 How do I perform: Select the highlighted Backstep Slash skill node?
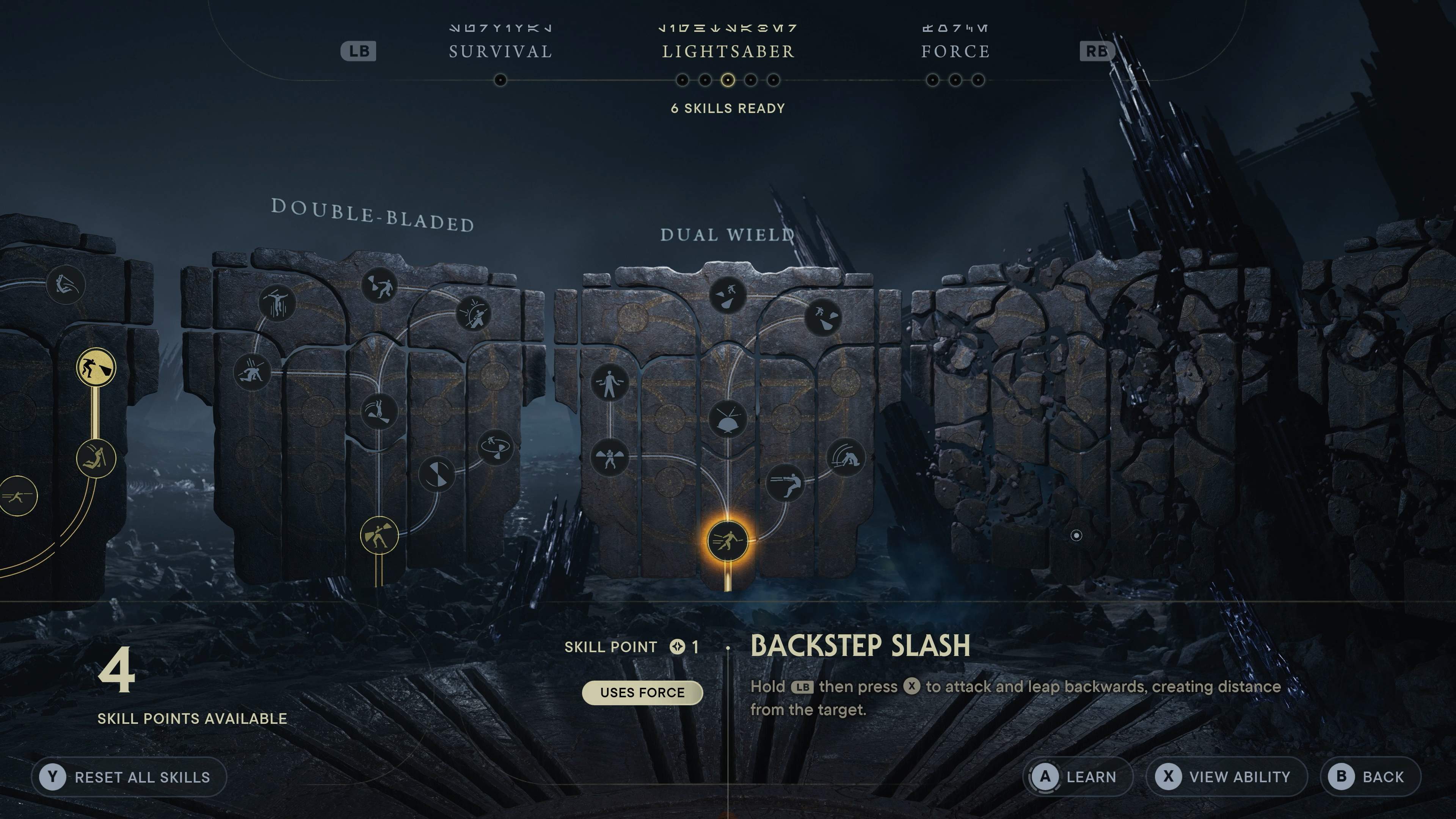[728, 541]
